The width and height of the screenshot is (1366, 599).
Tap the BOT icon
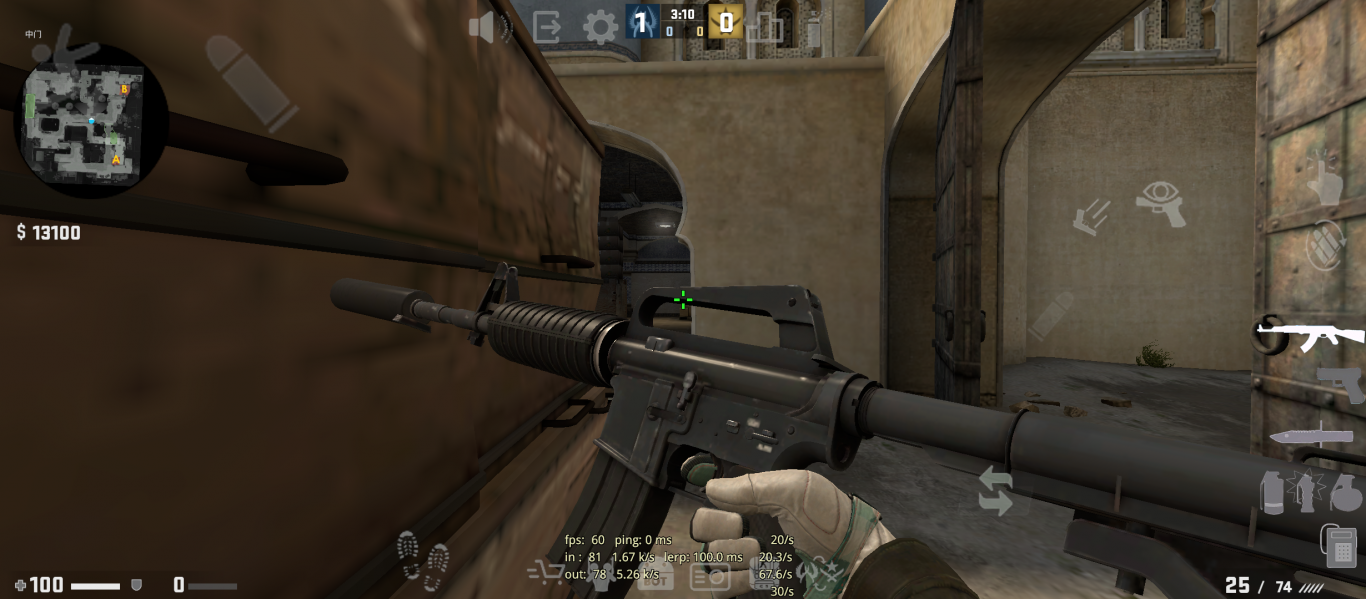[655, 576]
